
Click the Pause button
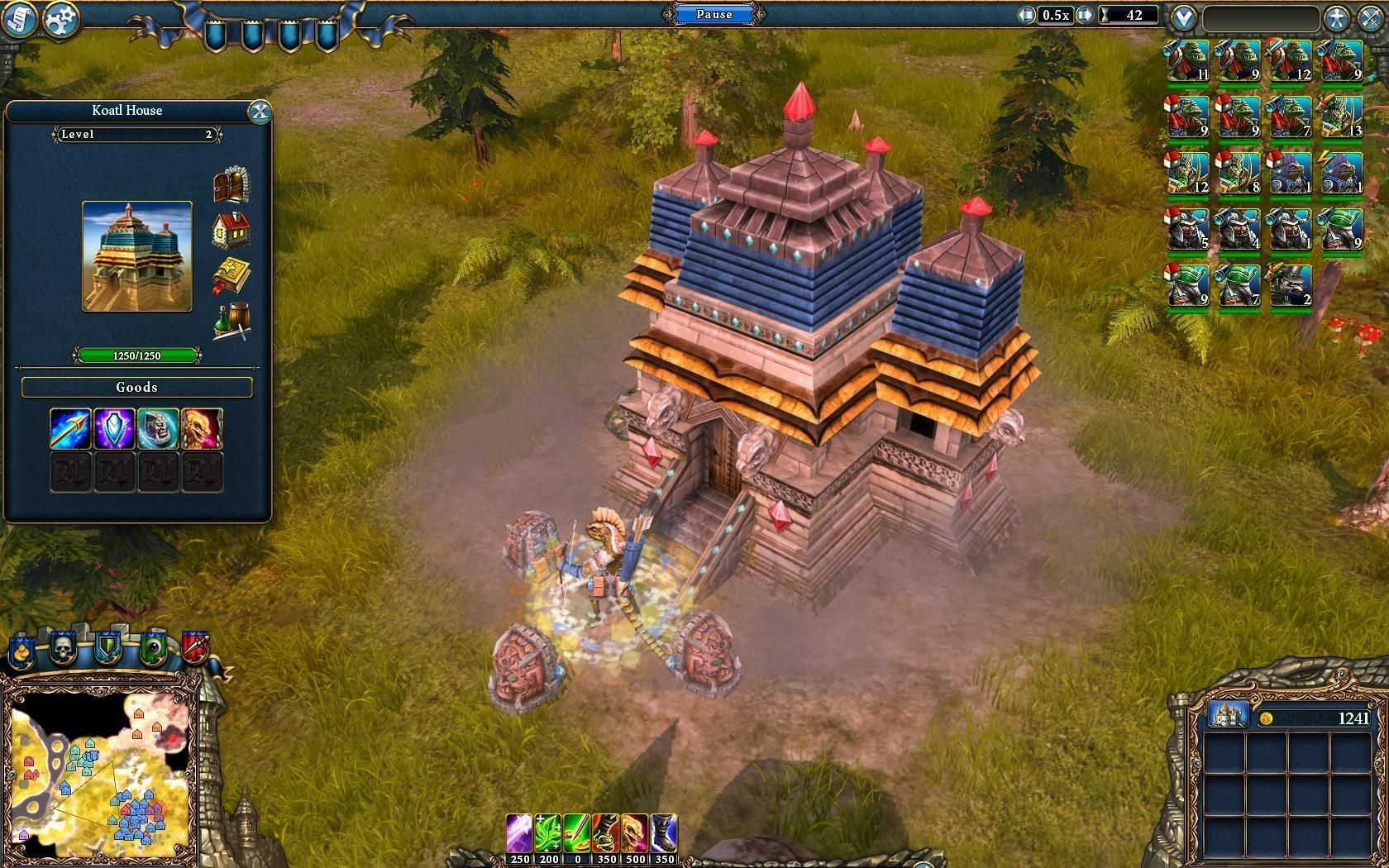[714, 14]
